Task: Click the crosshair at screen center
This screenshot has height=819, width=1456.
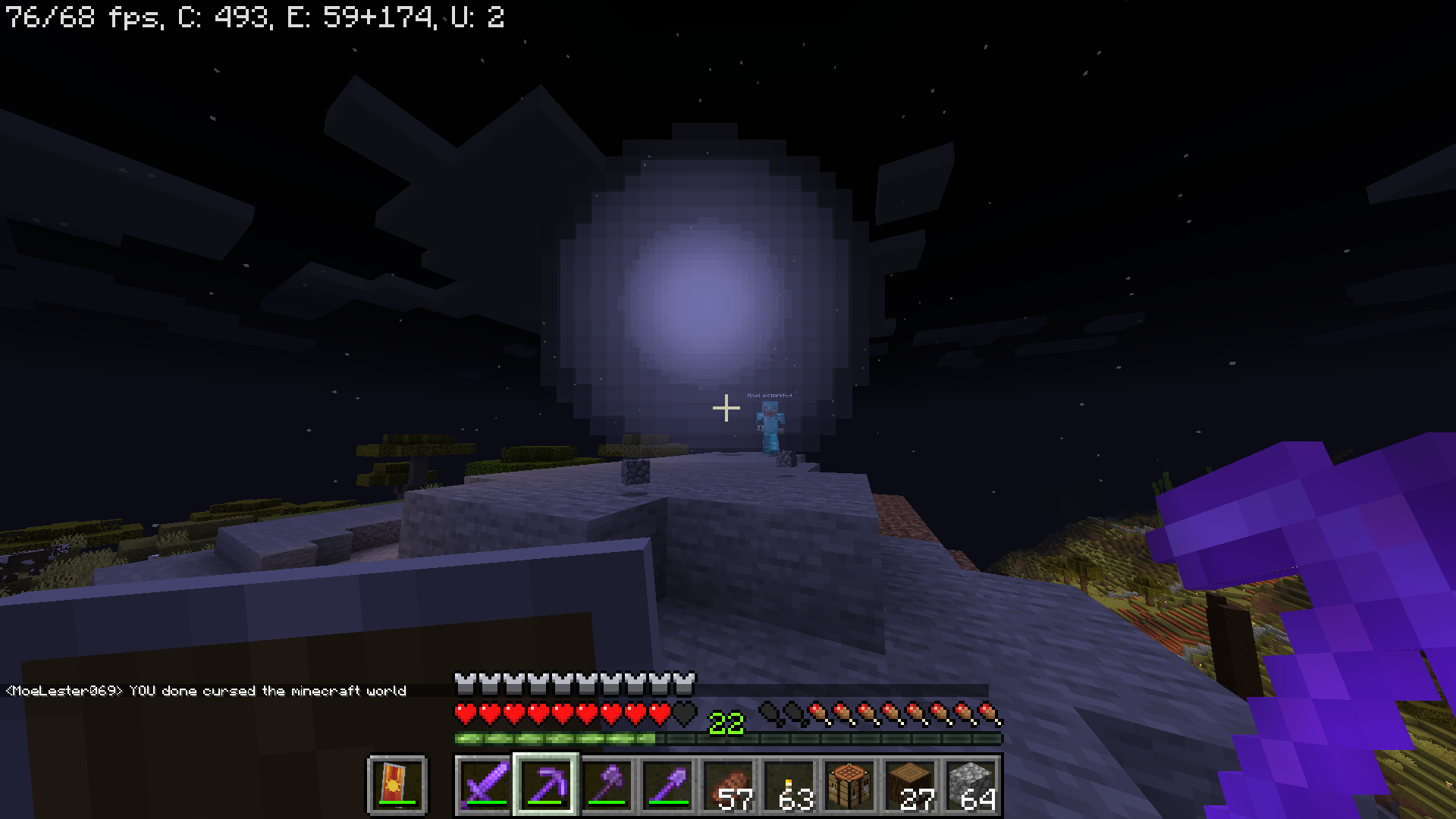Action: click(727, 408)
